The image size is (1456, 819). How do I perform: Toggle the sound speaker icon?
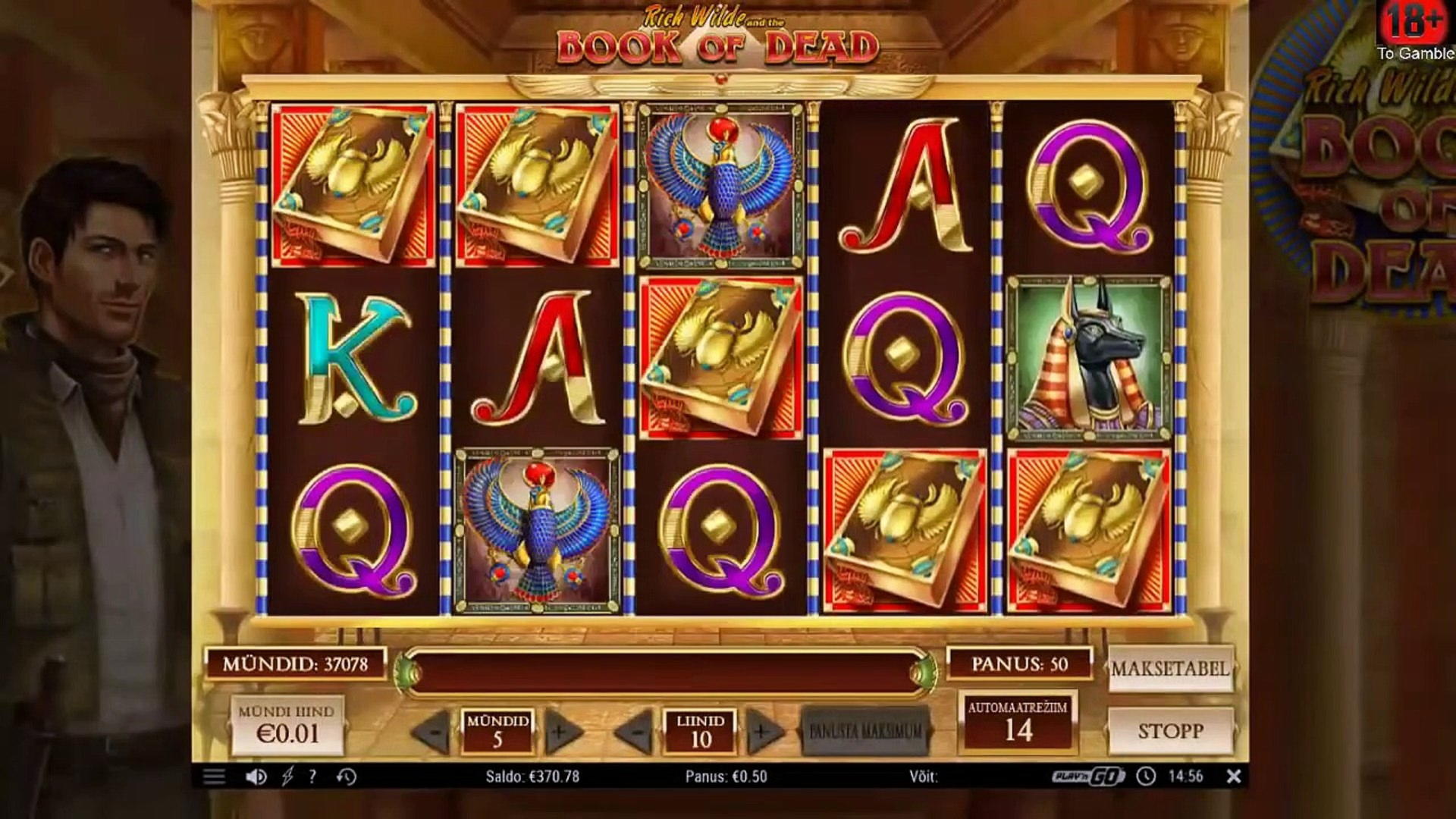click(256, 777)
